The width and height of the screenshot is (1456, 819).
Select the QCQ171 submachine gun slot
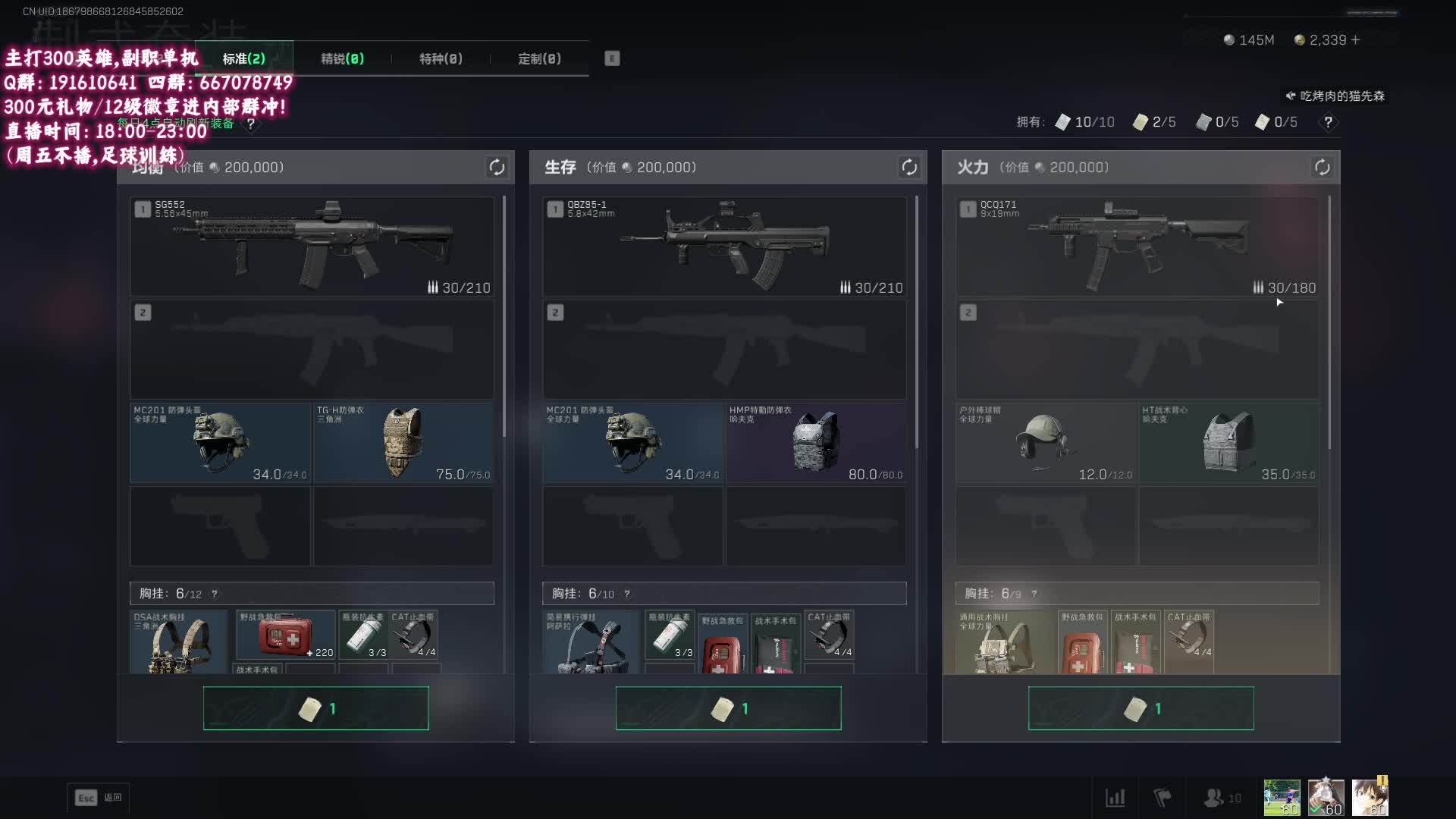click(1137, 246)
